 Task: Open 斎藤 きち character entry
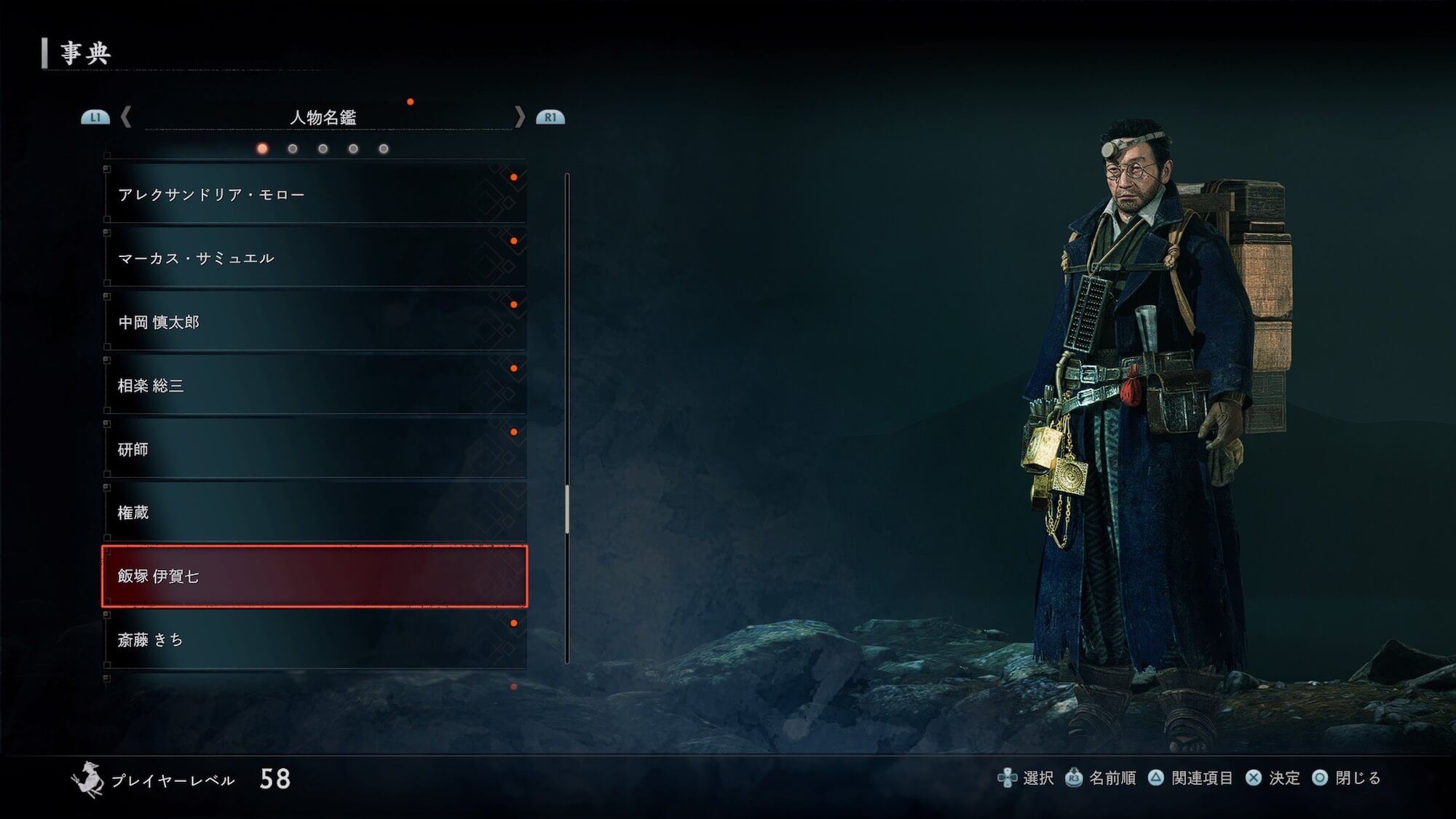click(314, 640)
